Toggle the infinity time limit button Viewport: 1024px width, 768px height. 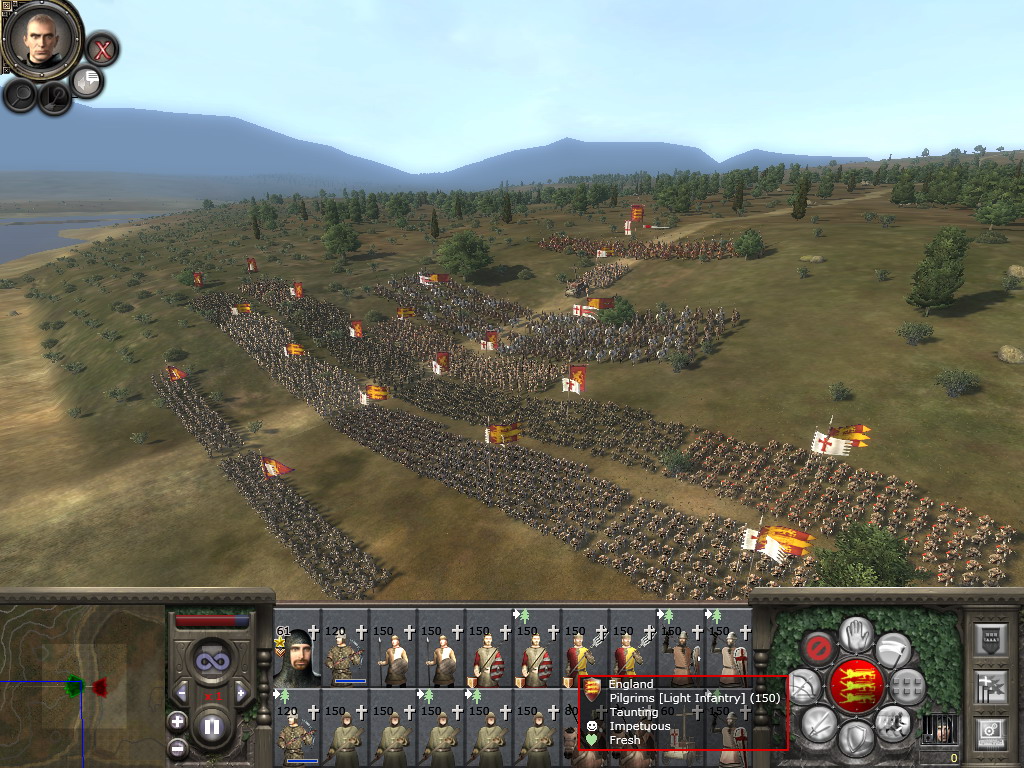212,661
